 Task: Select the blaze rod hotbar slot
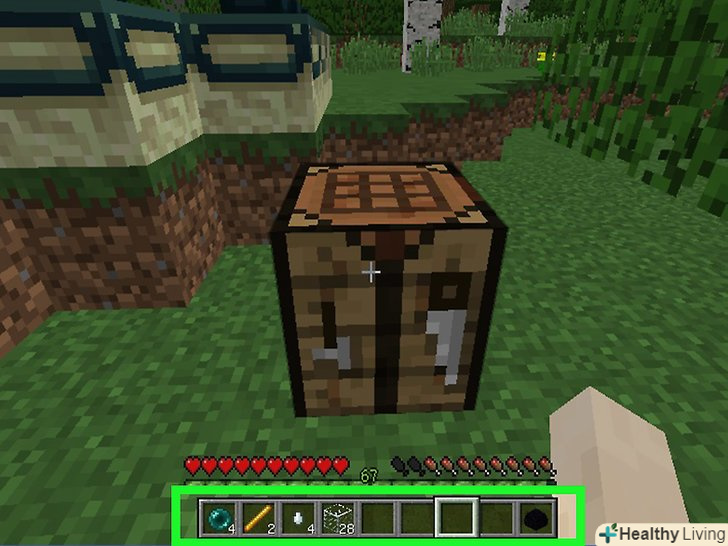(x=255, y=516)
